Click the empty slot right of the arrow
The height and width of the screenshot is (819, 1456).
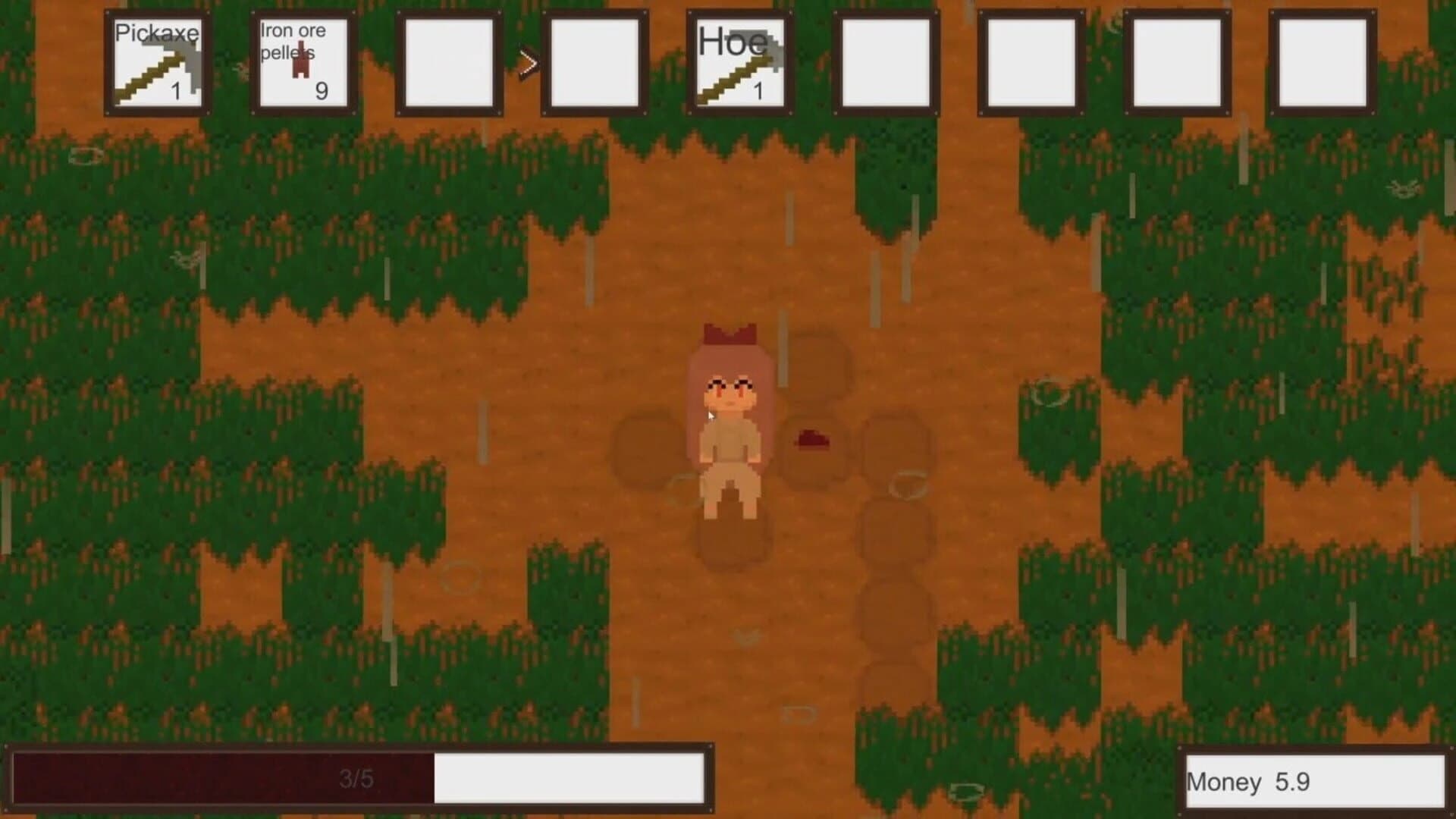click(x=595, y=61)
